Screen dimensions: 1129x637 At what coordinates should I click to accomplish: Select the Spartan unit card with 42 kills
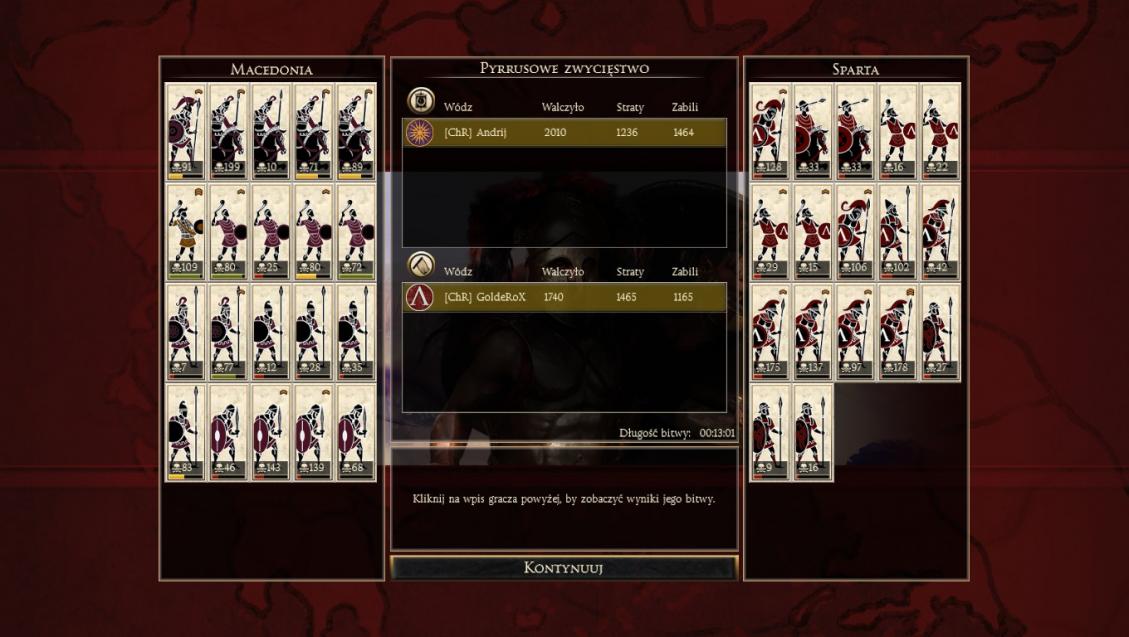tap(940, 231)
